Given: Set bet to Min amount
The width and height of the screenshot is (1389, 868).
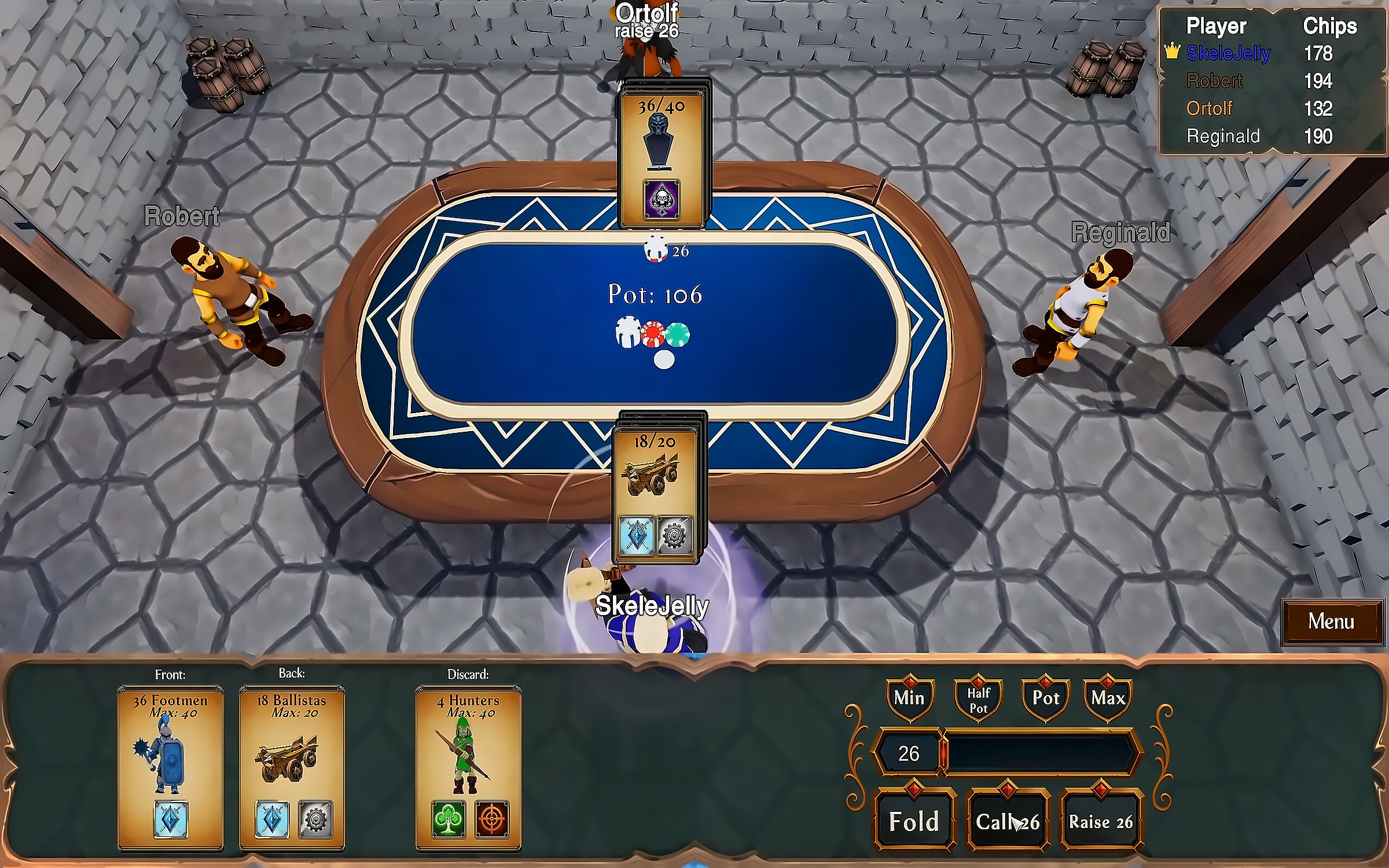Looking at the screenshot, I should tap(909, 698).
